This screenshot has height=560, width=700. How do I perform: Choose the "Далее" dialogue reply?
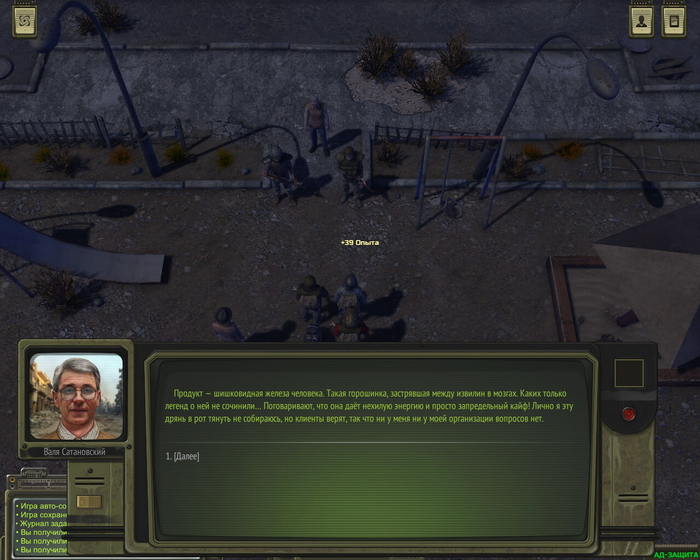(x=183, y=457)
